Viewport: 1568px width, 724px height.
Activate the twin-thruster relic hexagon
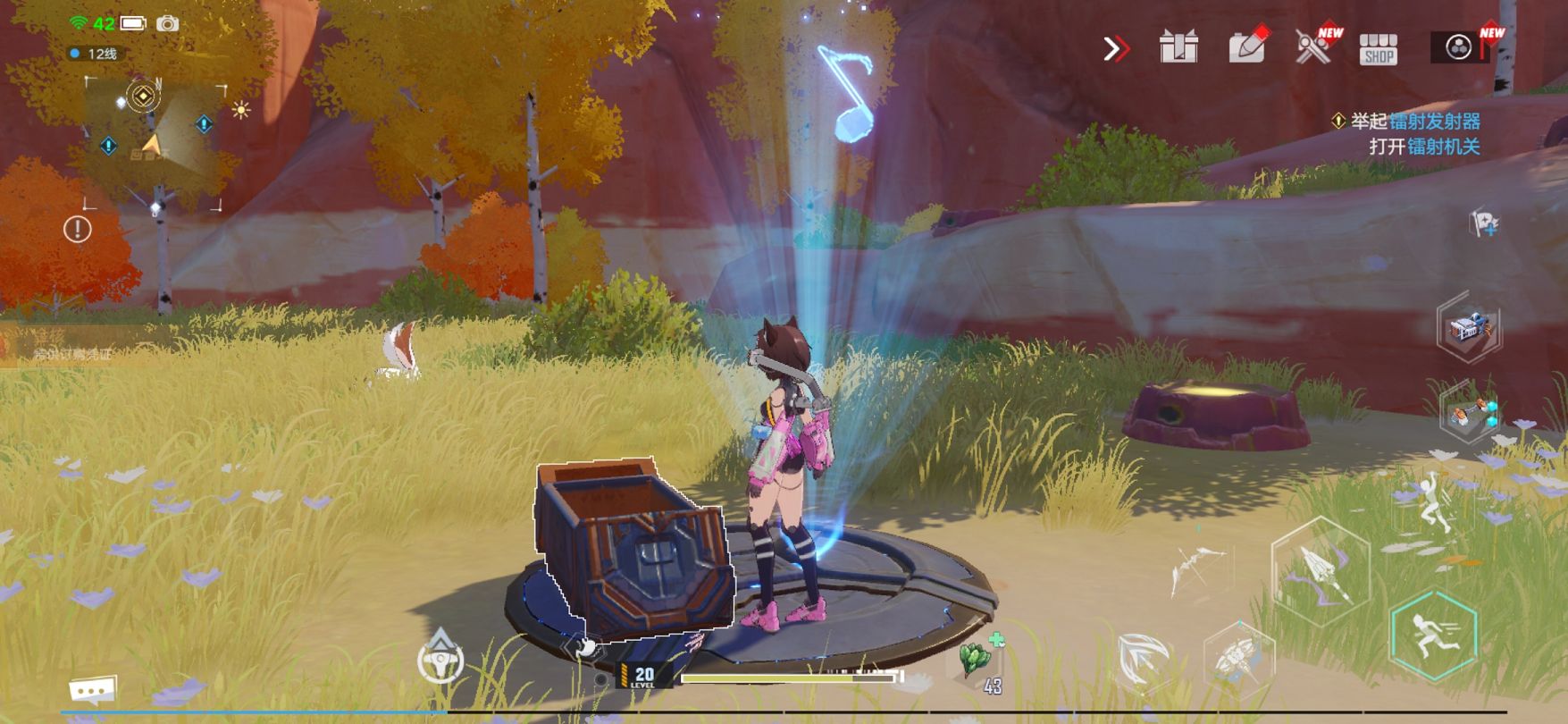pyautogui.click(x=1469, y=414)
